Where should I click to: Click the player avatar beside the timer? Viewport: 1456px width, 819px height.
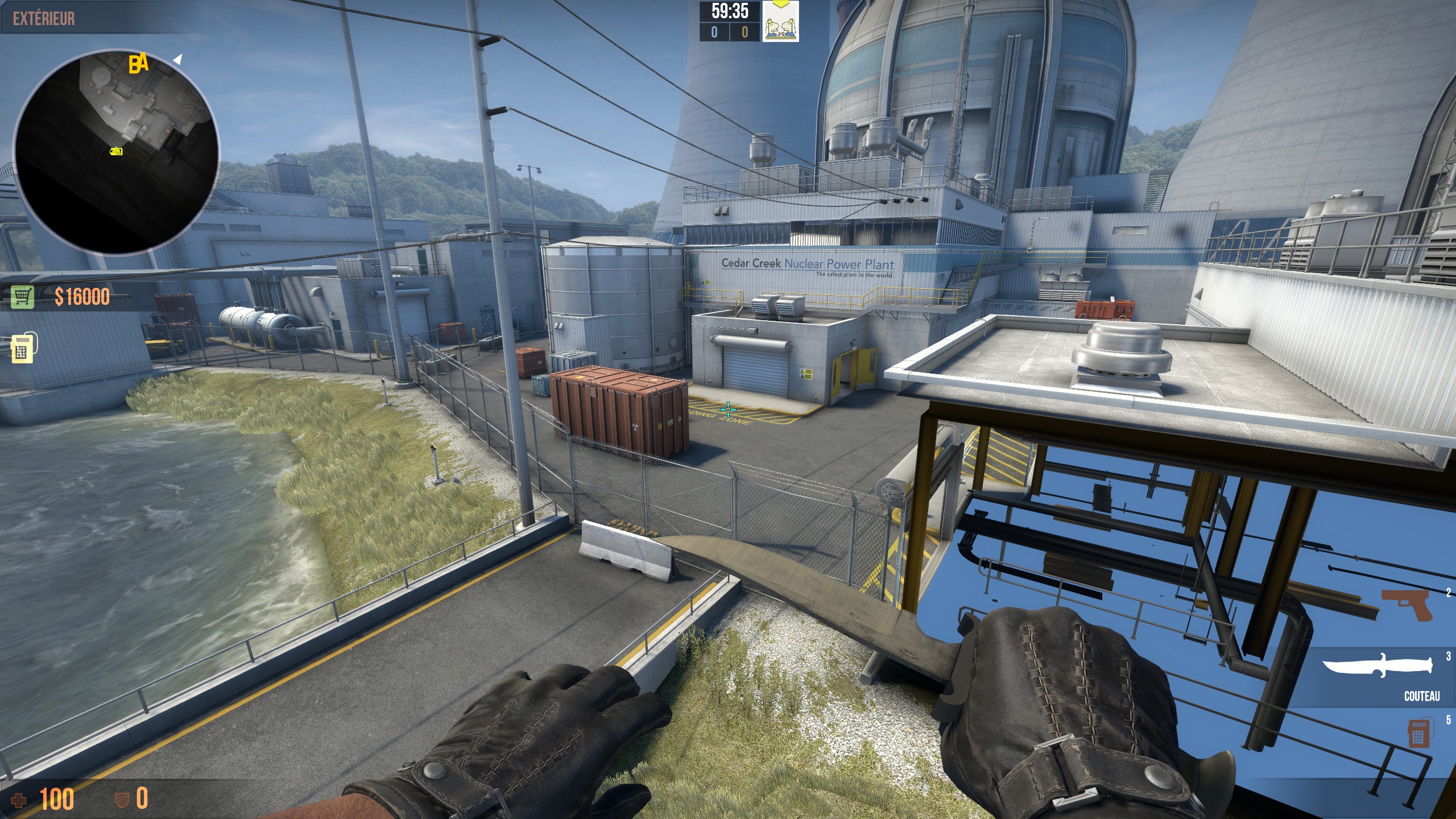(x=780, y=22)
